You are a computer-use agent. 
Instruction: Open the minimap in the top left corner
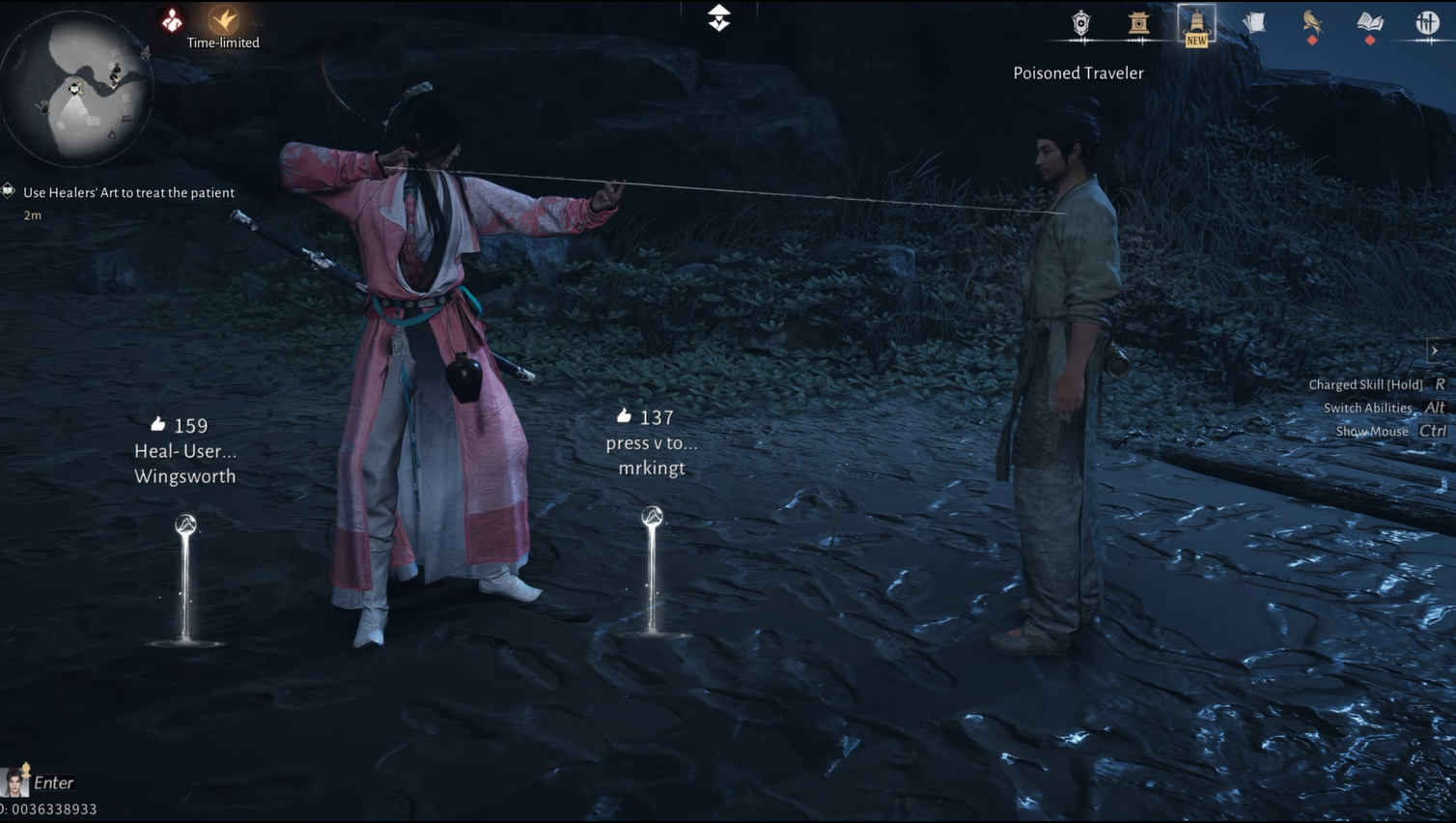(x=75, y=87)
